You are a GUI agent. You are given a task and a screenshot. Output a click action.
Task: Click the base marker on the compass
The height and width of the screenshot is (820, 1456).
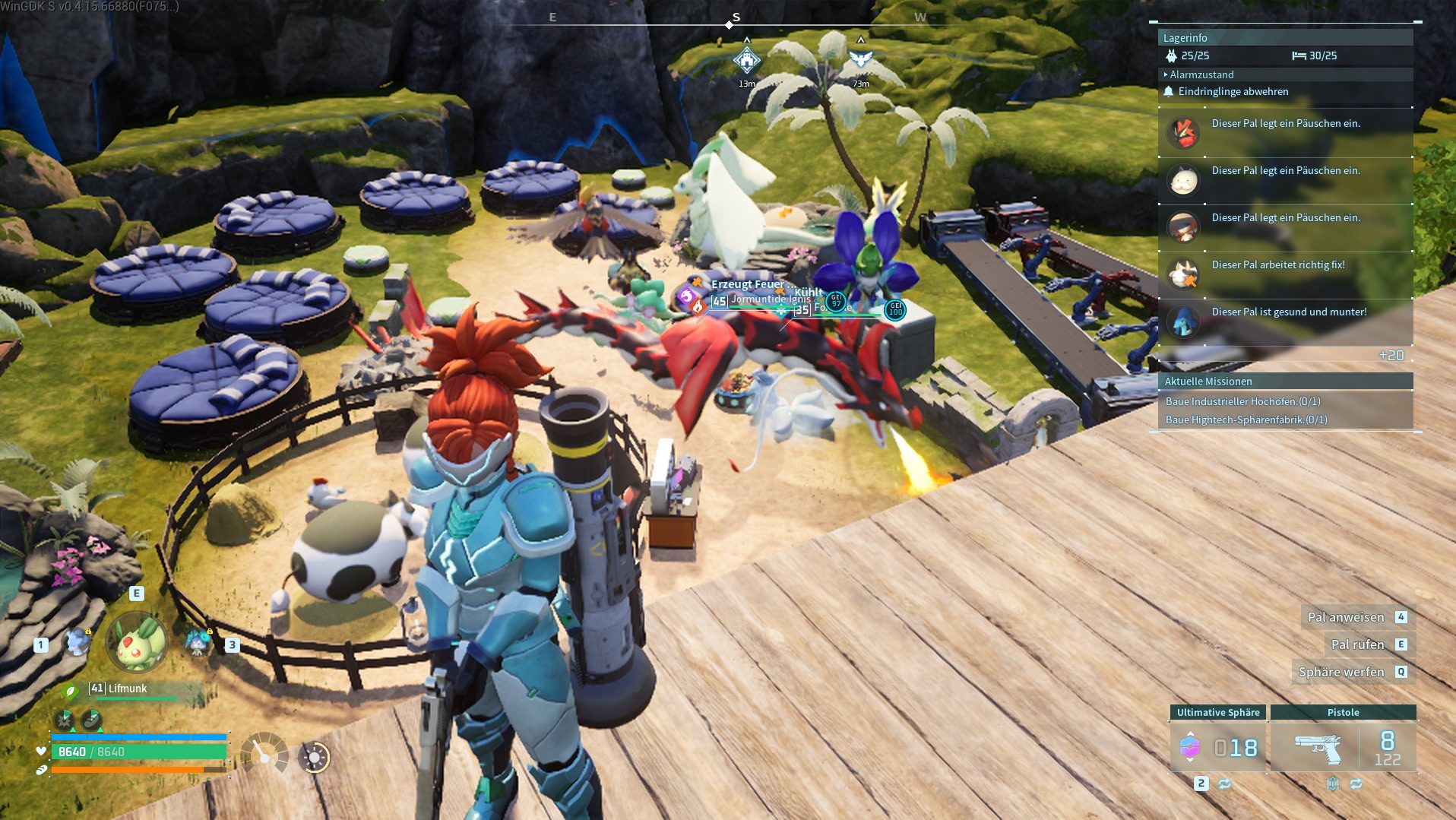pyautogui.click(x=746, y=60)
